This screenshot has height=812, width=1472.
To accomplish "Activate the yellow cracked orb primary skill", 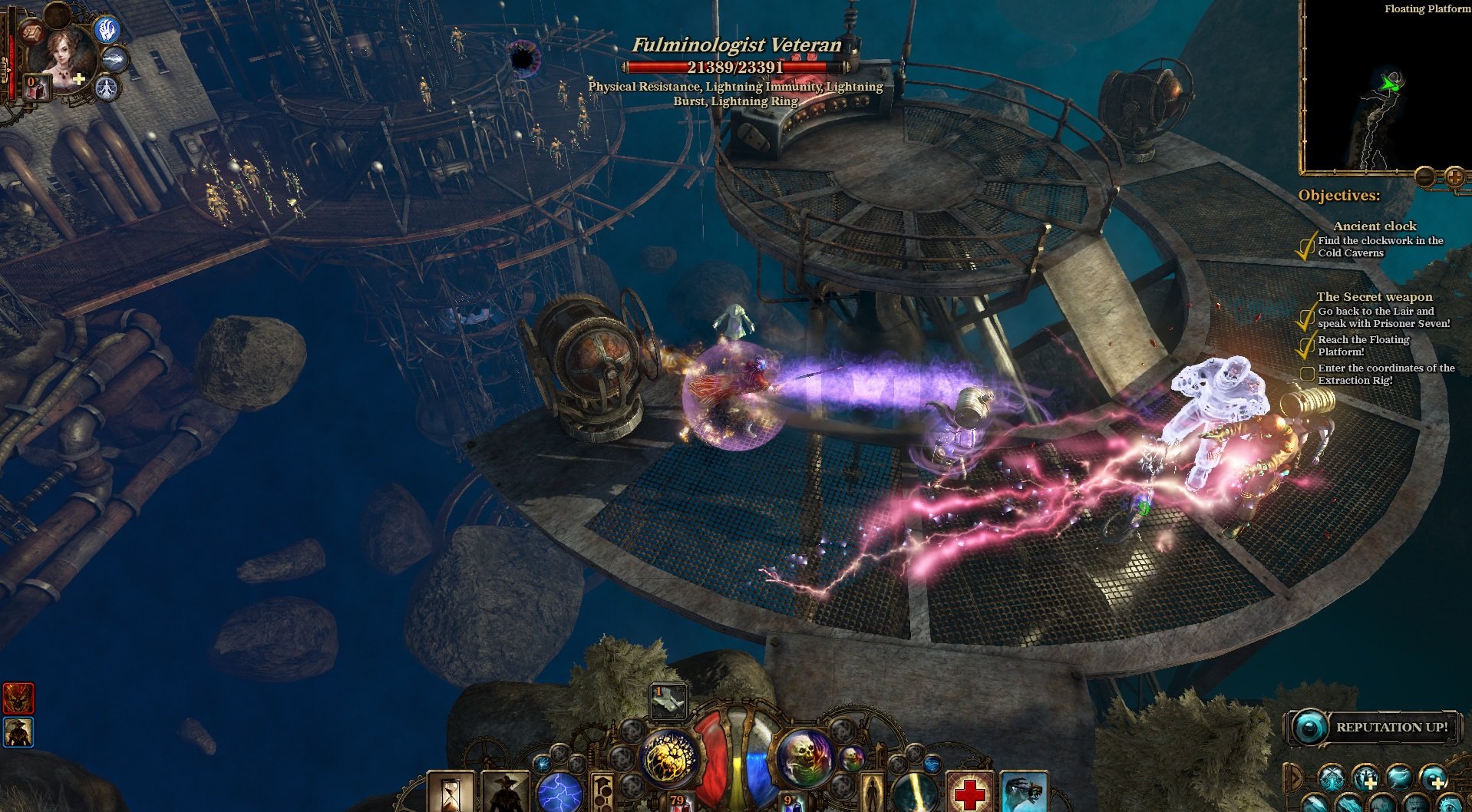I will (669, 758).
